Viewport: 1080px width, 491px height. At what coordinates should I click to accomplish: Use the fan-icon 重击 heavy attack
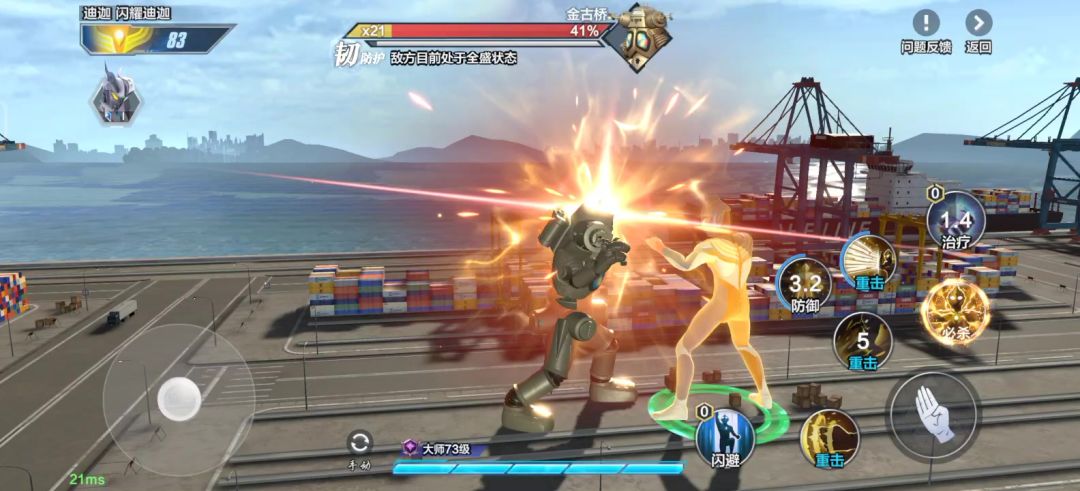[x=868, y=261]
